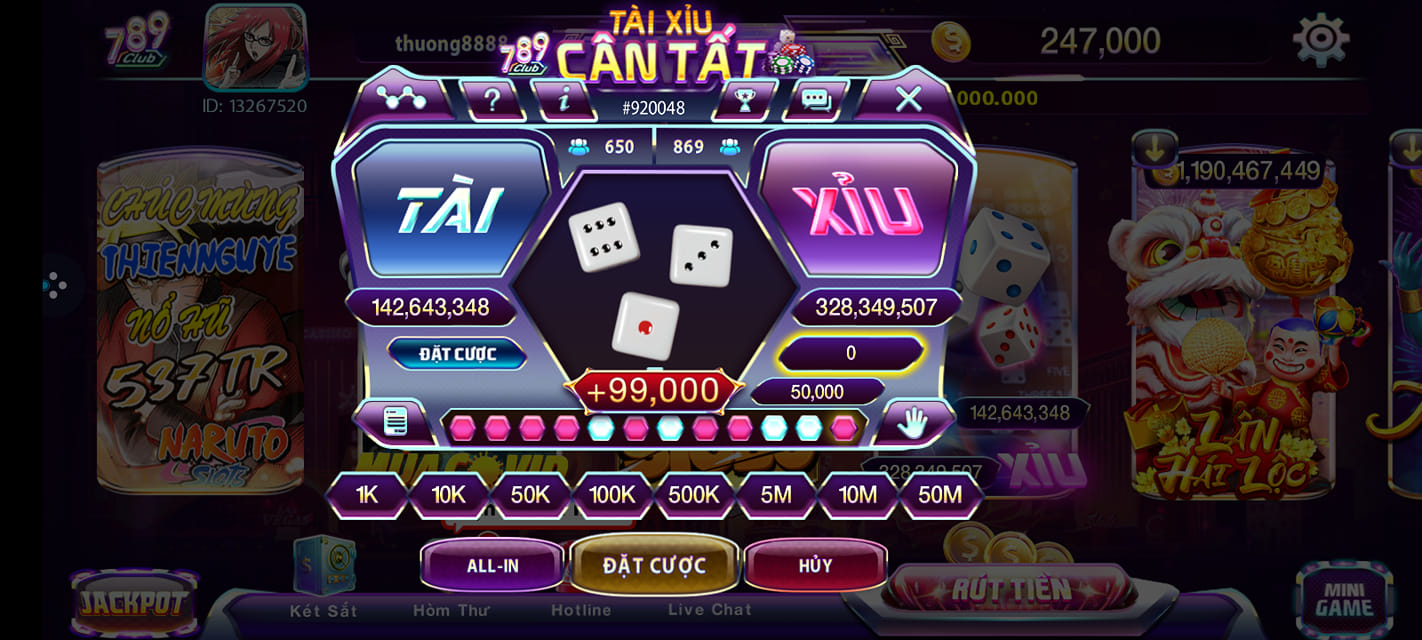1422x640 pixels.
Task: Close the Tài Xỉu popup
Action: [x=908, y=98]
